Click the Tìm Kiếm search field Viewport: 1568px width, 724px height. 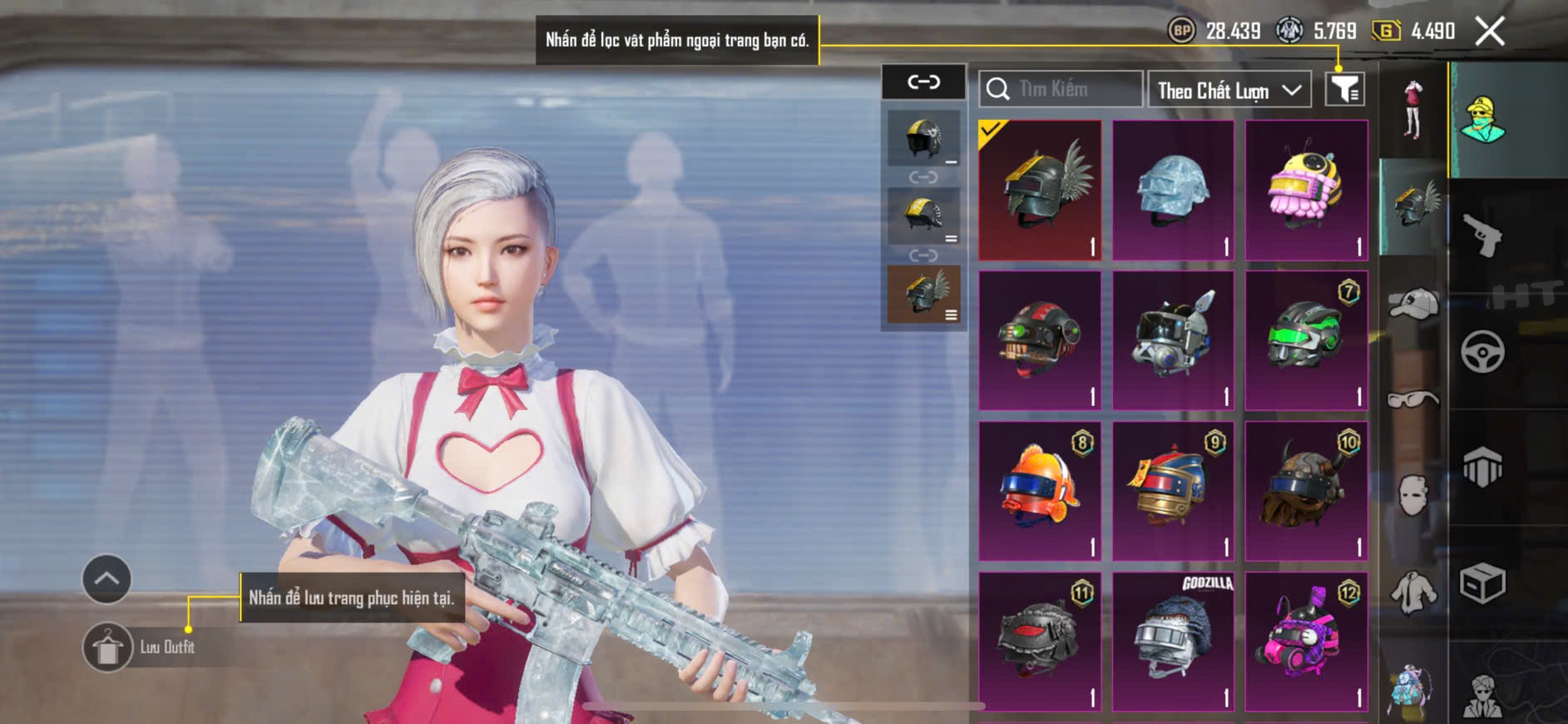(1061, 89)
